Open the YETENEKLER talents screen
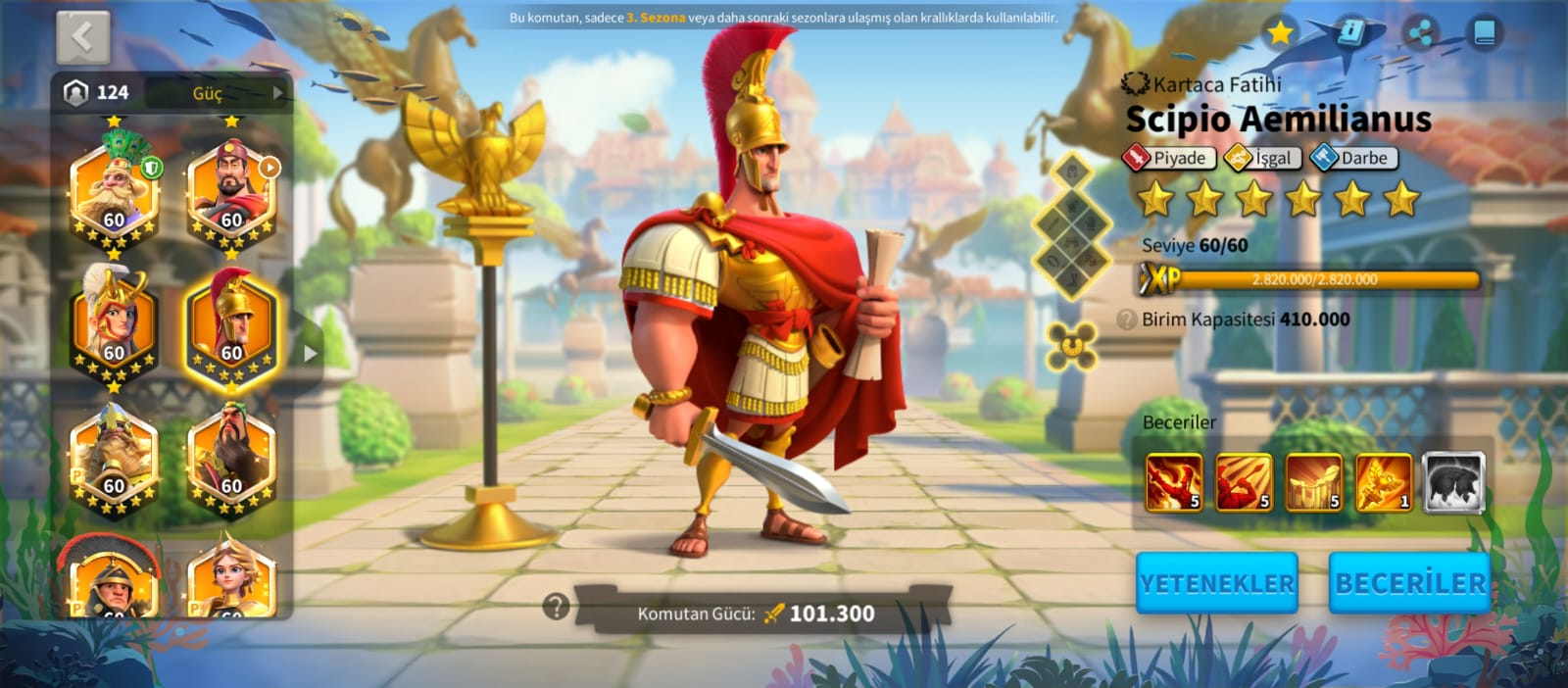 pos(1216,583)
